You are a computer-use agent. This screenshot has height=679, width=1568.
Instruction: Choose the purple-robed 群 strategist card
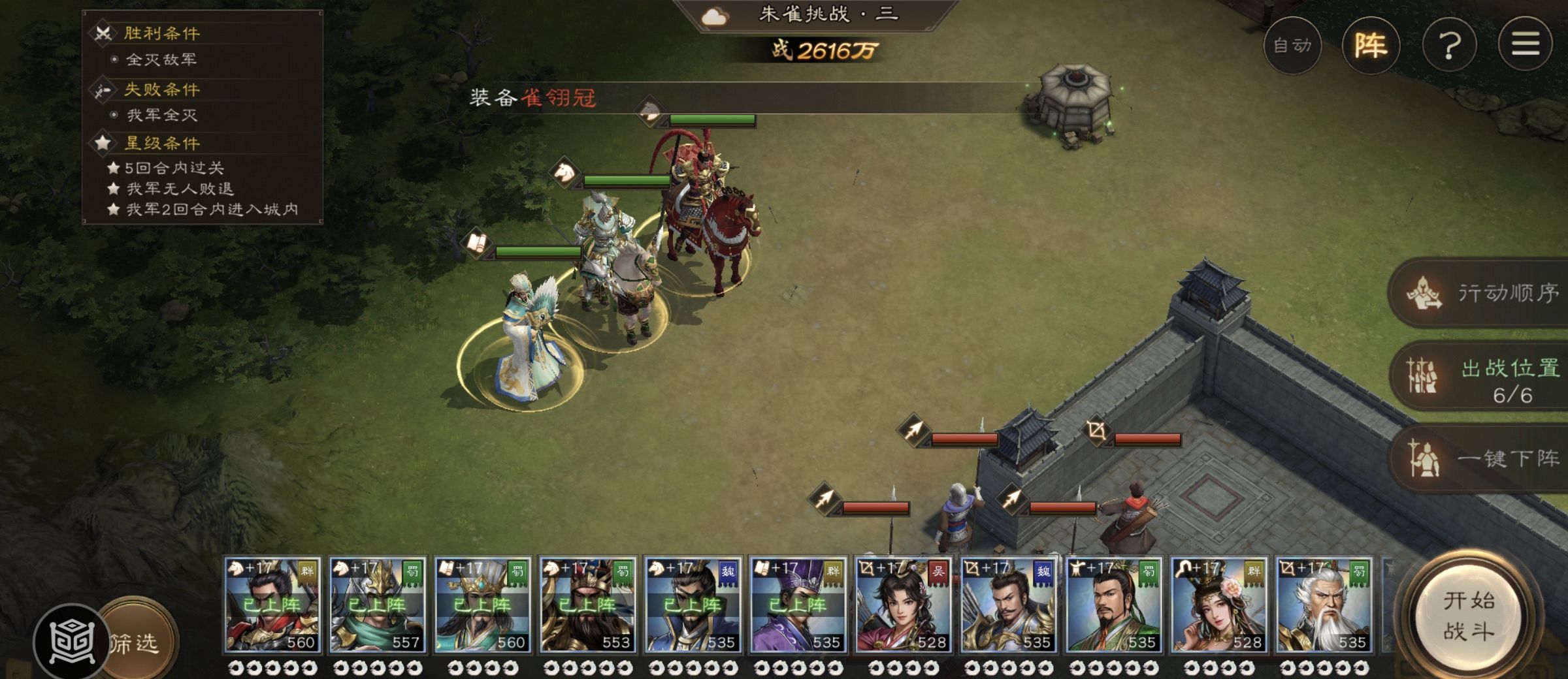(x=798, y=605)
